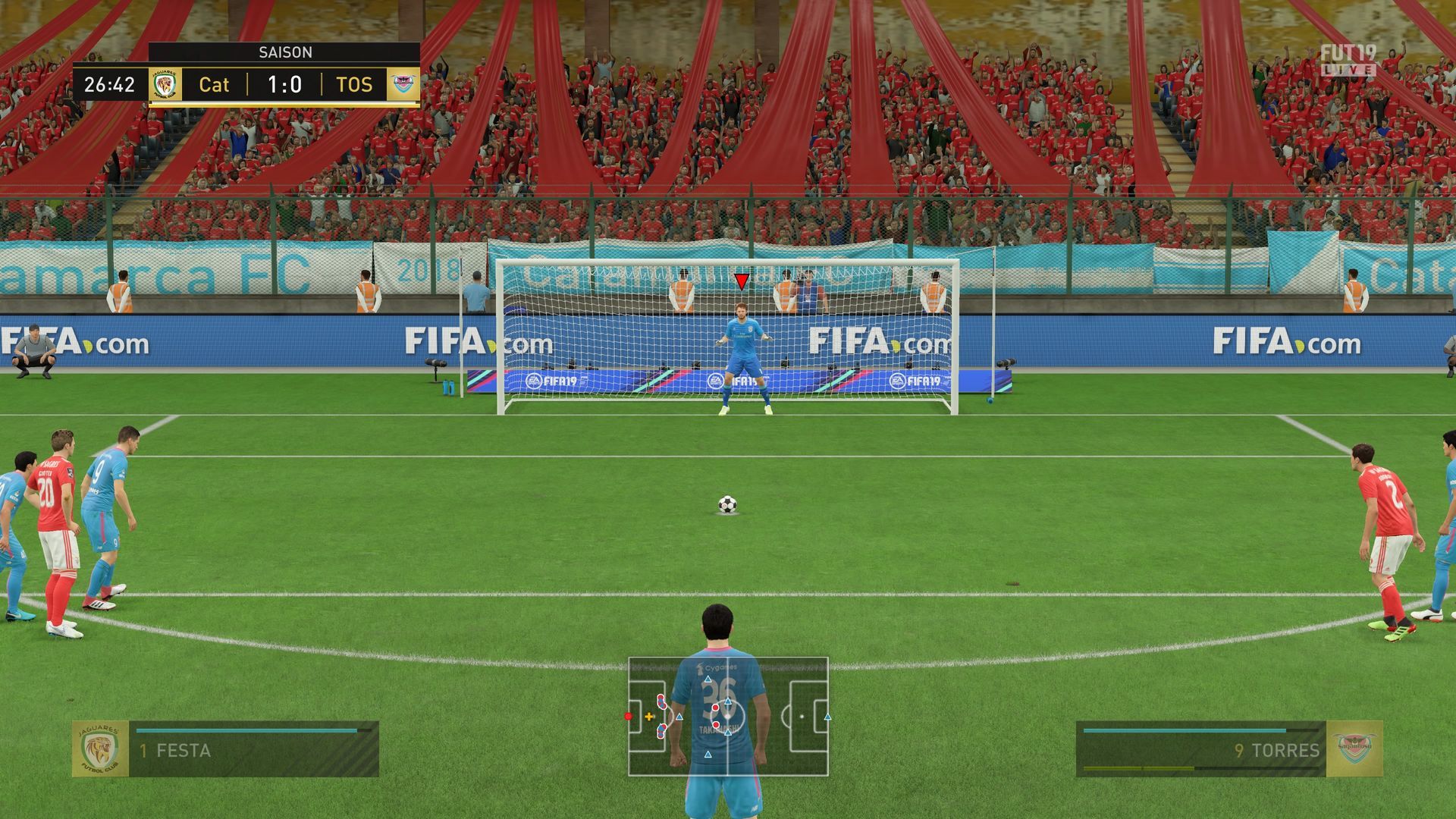Click the Jaguares crest in the scoreboard
Screen dimensions: 1456x819
(165, 85)
